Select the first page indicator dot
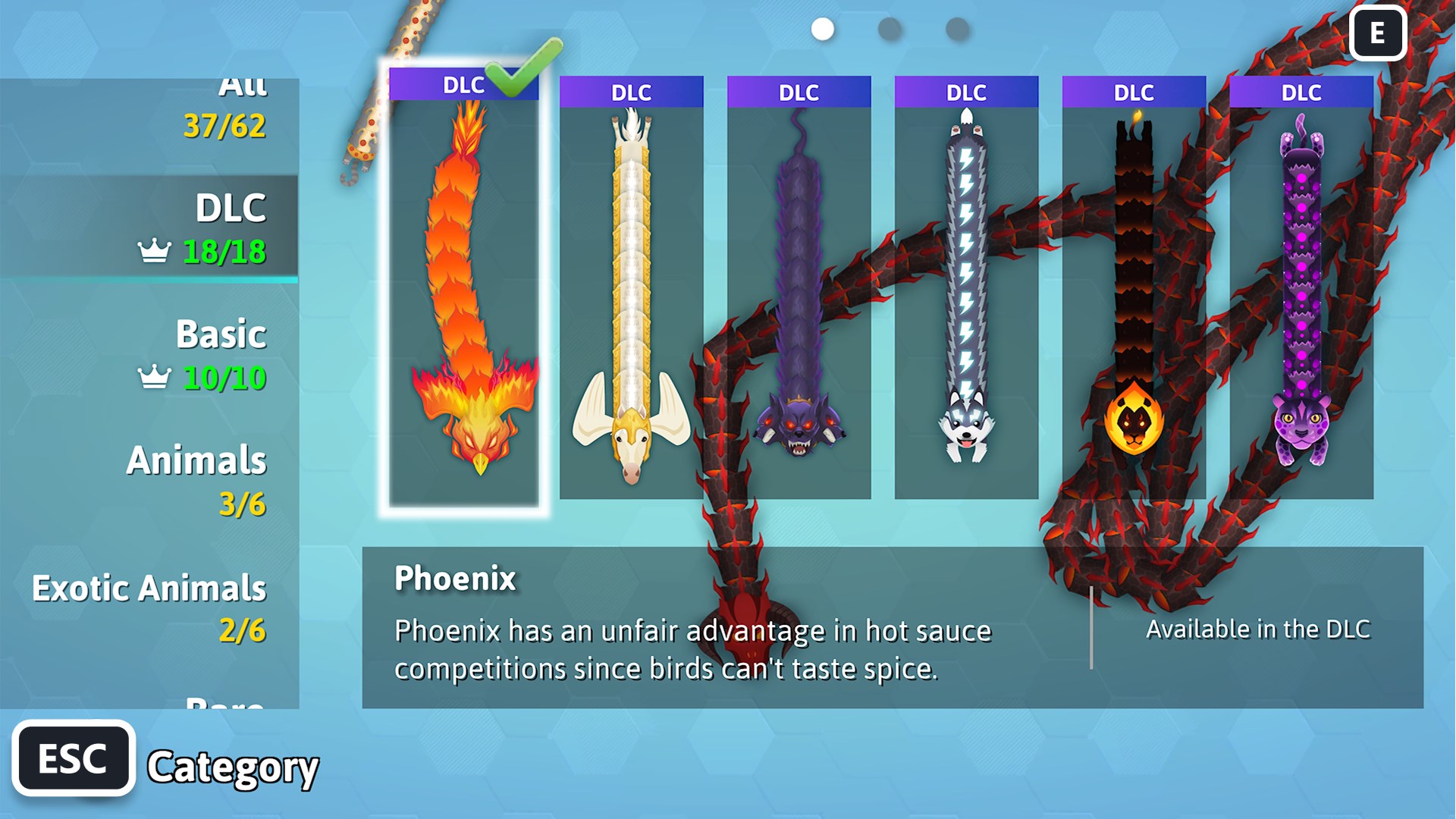The width and height of the screenshot is (1456, 819). point(821,30)
